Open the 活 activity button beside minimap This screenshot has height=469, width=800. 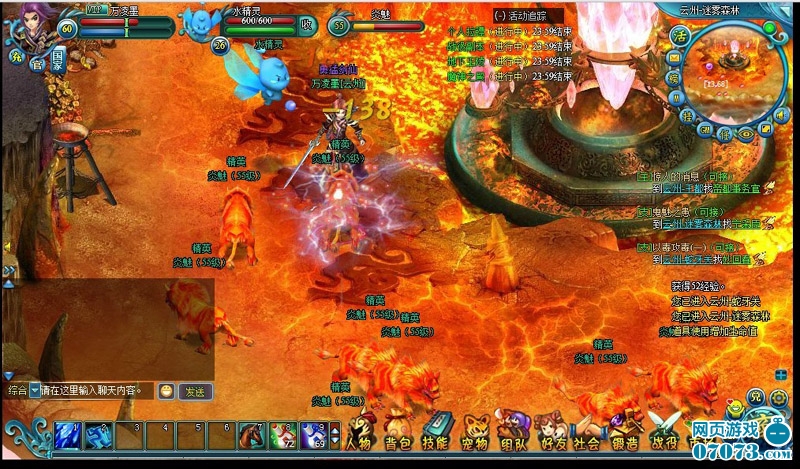(681, 36)
